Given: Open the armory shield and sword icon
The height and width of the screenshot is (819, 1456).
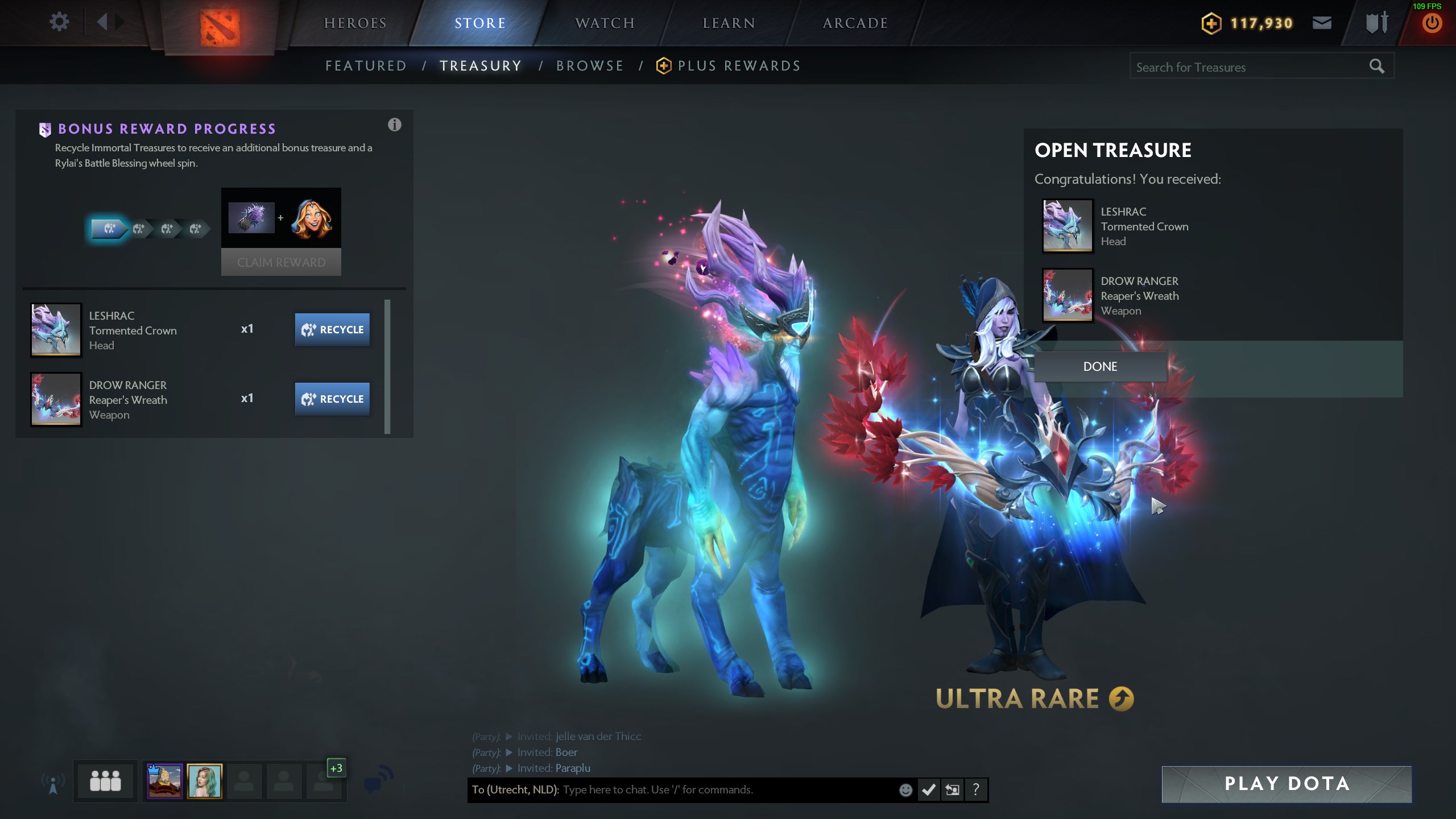Looking at the screenshot, I should (1376, 23).
